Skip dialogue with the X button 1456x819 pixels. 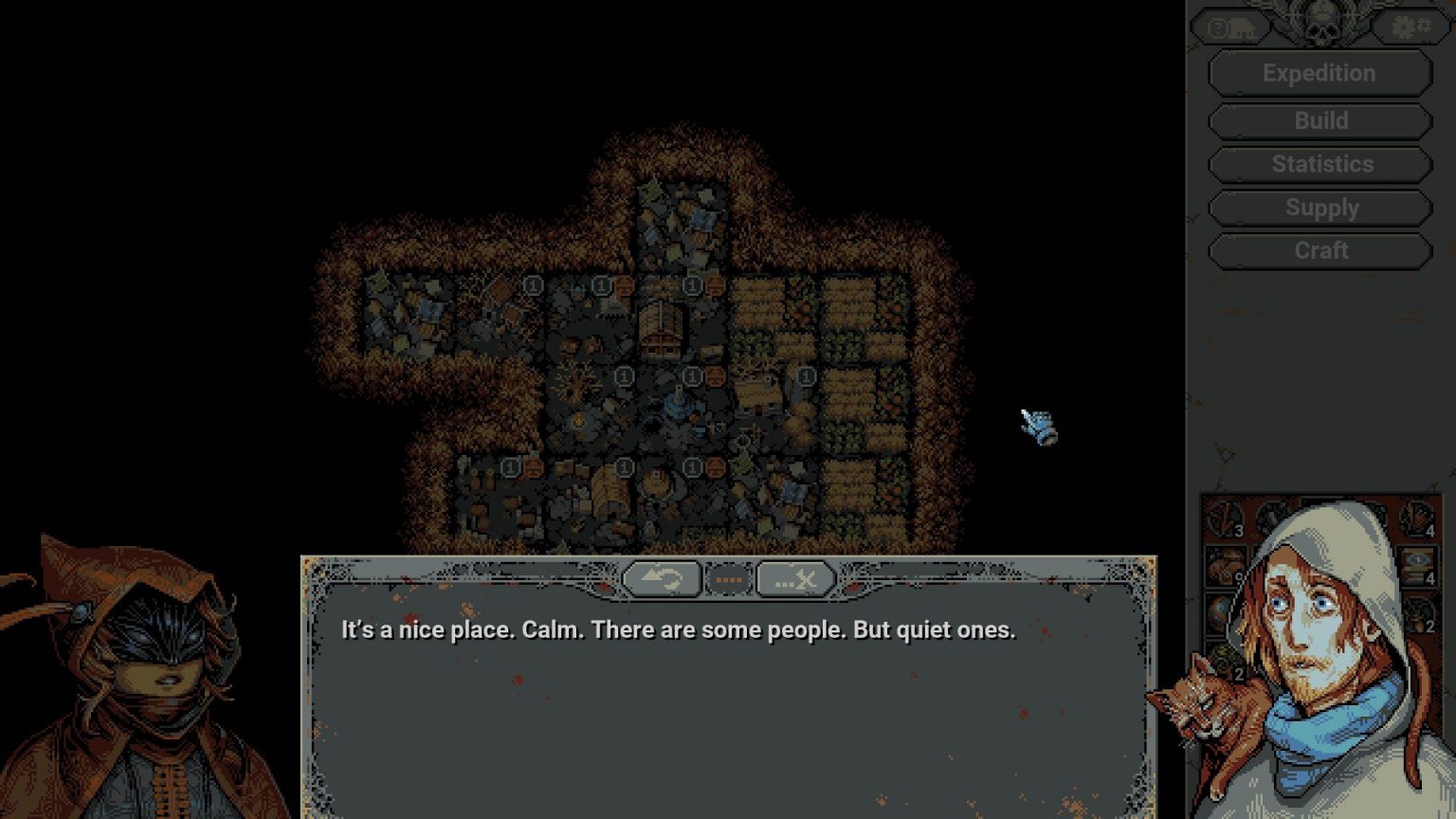pyautogui.click(x=795, y=579)
